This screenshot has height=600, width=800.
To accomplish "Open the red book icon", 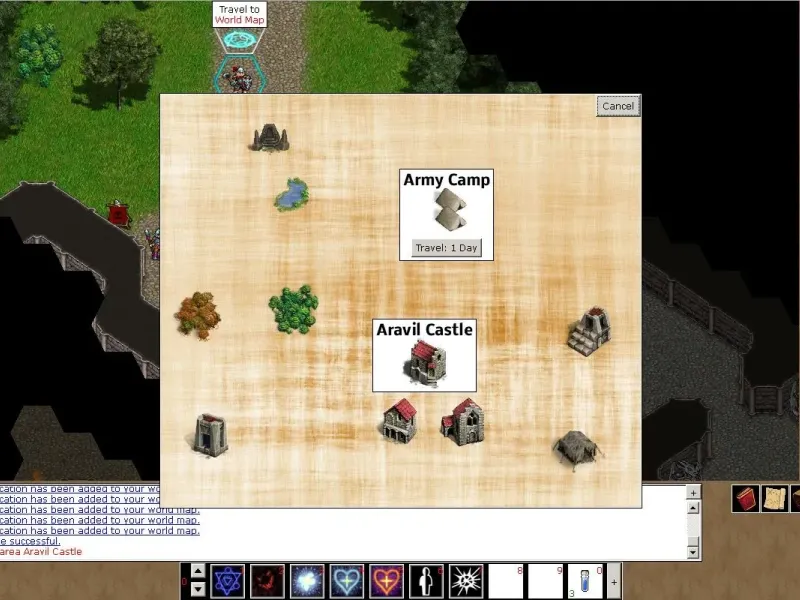I will 745,499.
